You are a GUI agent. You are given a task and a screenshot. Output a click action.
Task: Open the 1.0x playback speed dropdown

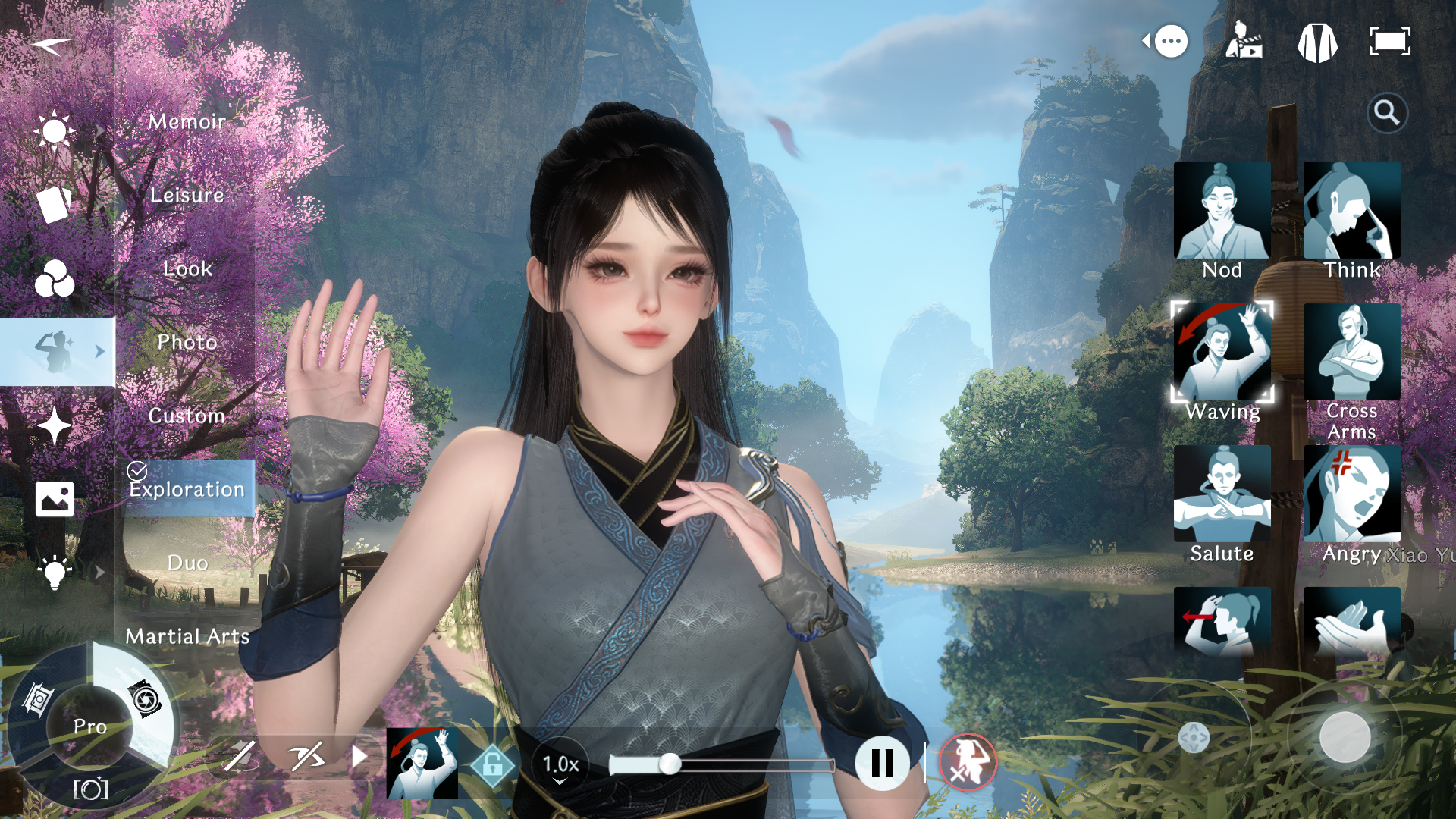[560, 764]
